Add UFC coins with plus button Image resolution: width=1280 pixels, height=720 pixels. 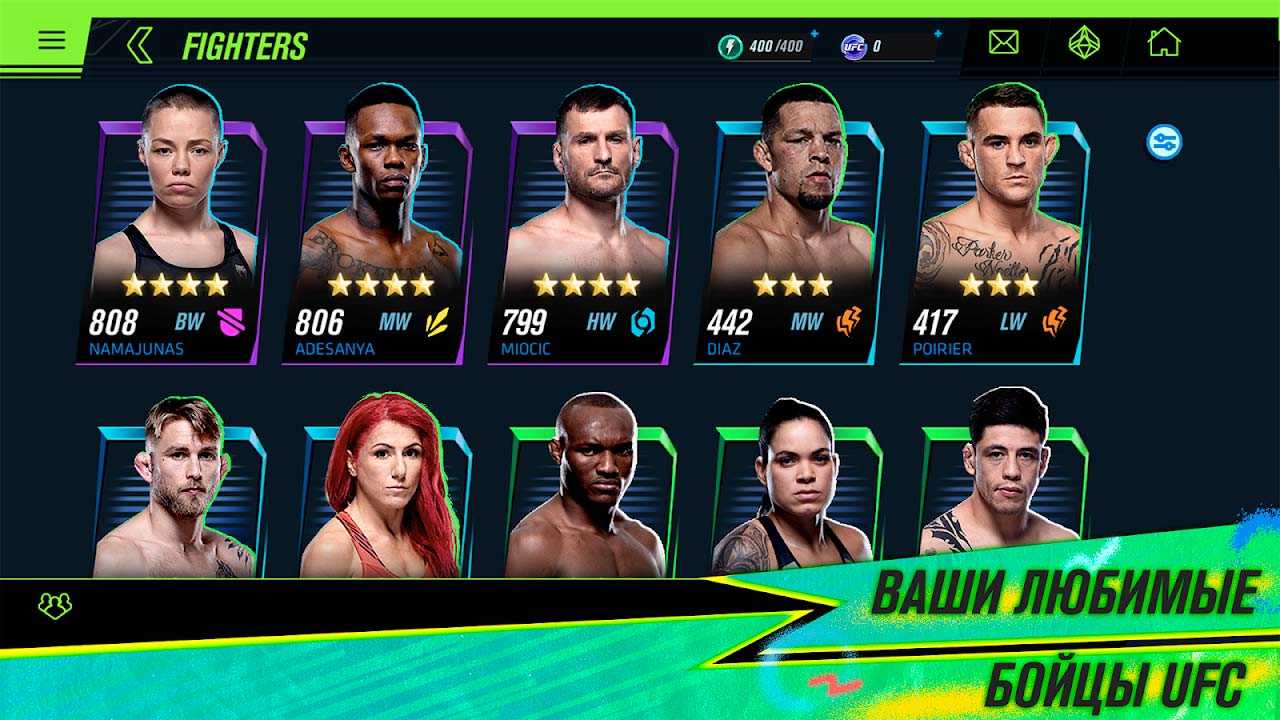938,34
